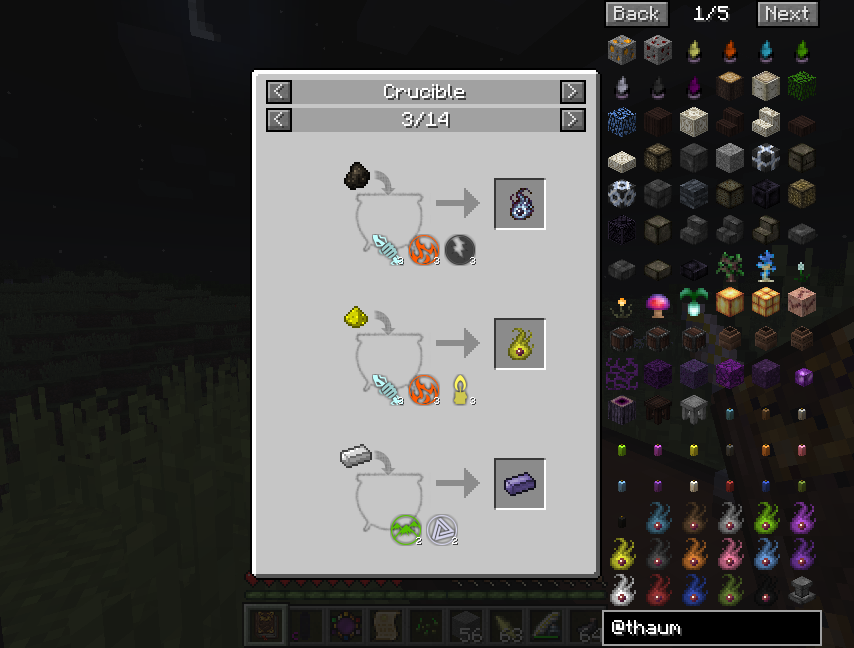Go to the Next item list page
The width and height of the screenshot is (854, 648).
(787, 13)
